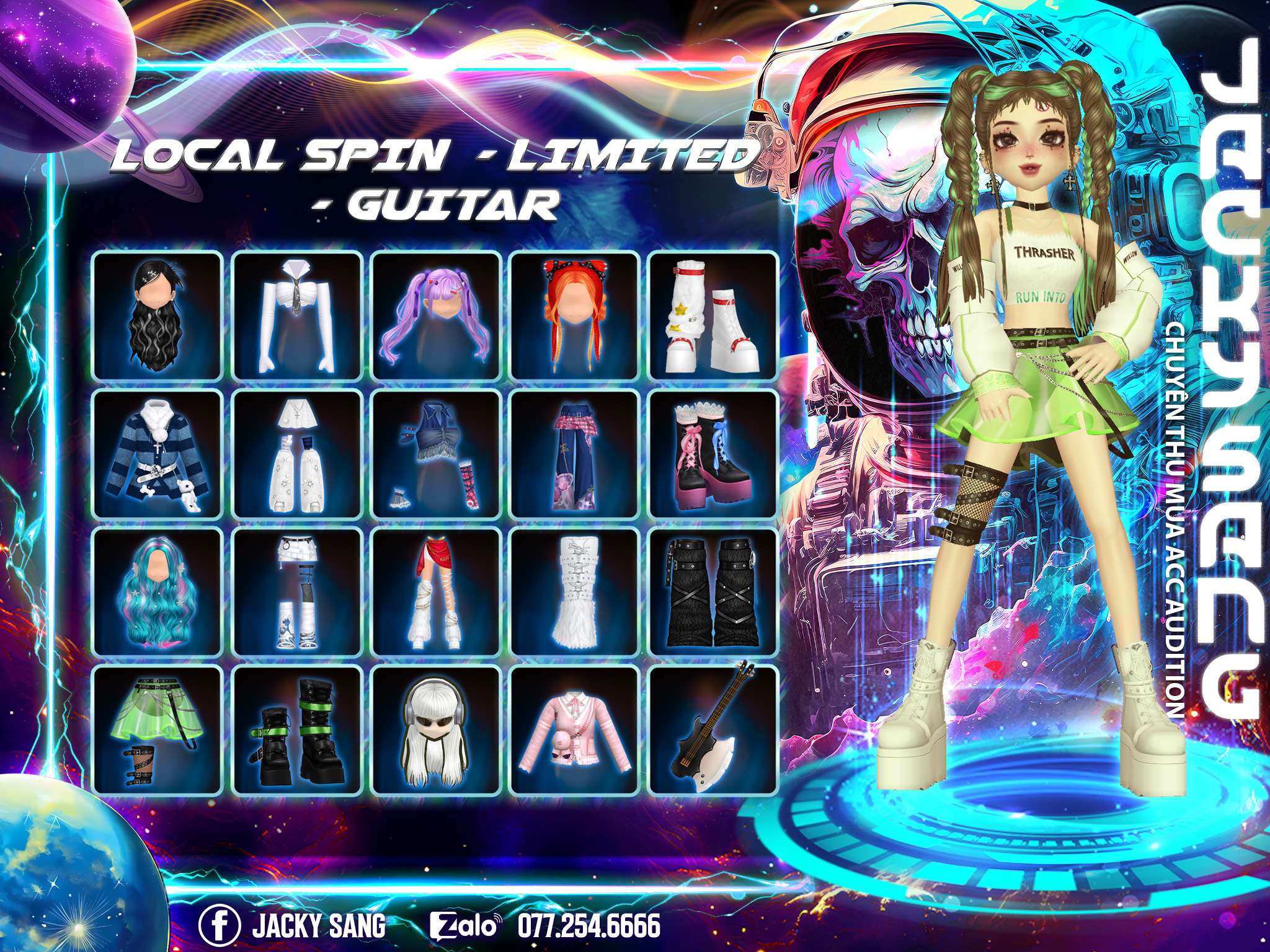Choose black boots with green straps
1270x952 pixels.
pos(296,729)
